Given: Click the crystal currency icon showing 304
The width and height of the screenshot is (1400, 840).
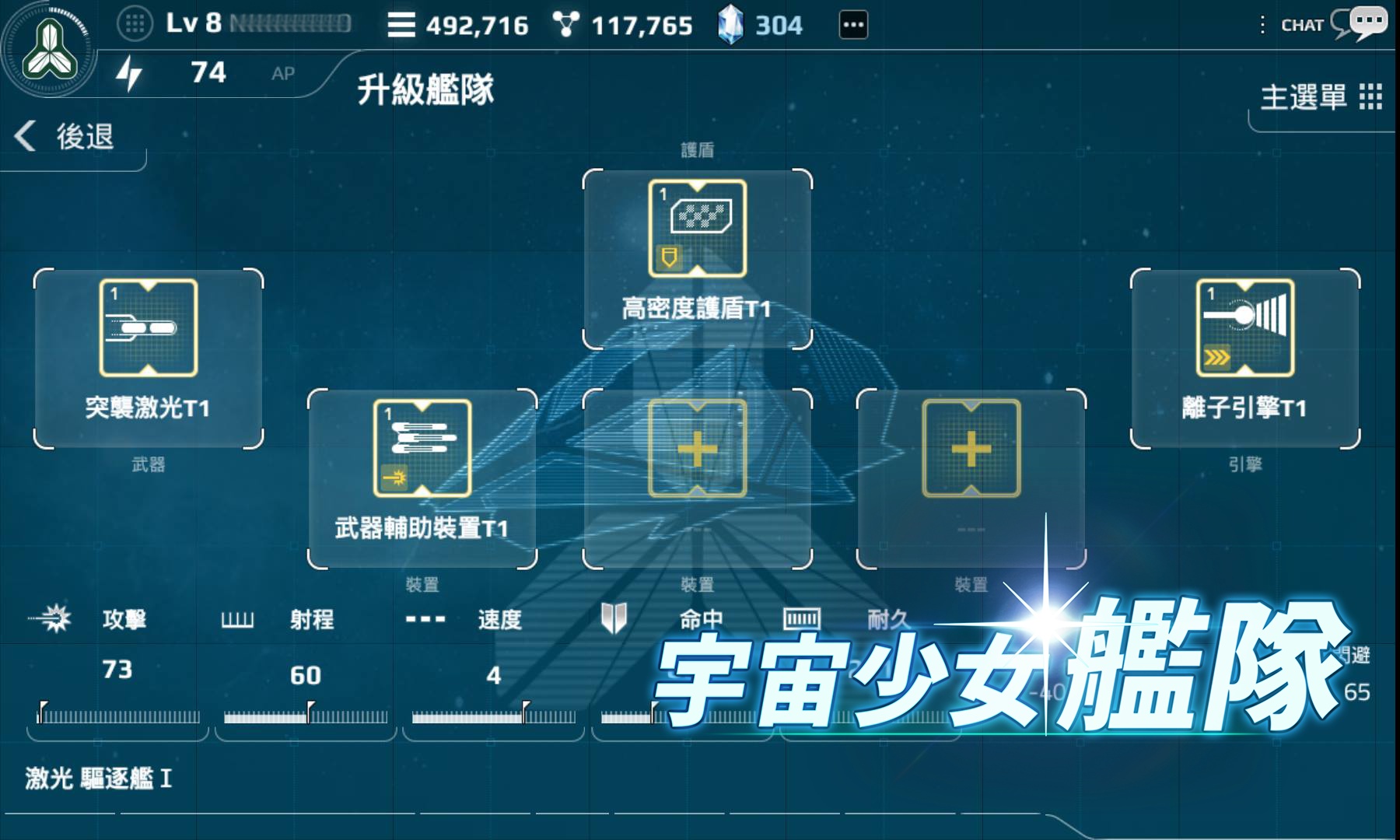Looking at the screenshot, I should (731, 23).
